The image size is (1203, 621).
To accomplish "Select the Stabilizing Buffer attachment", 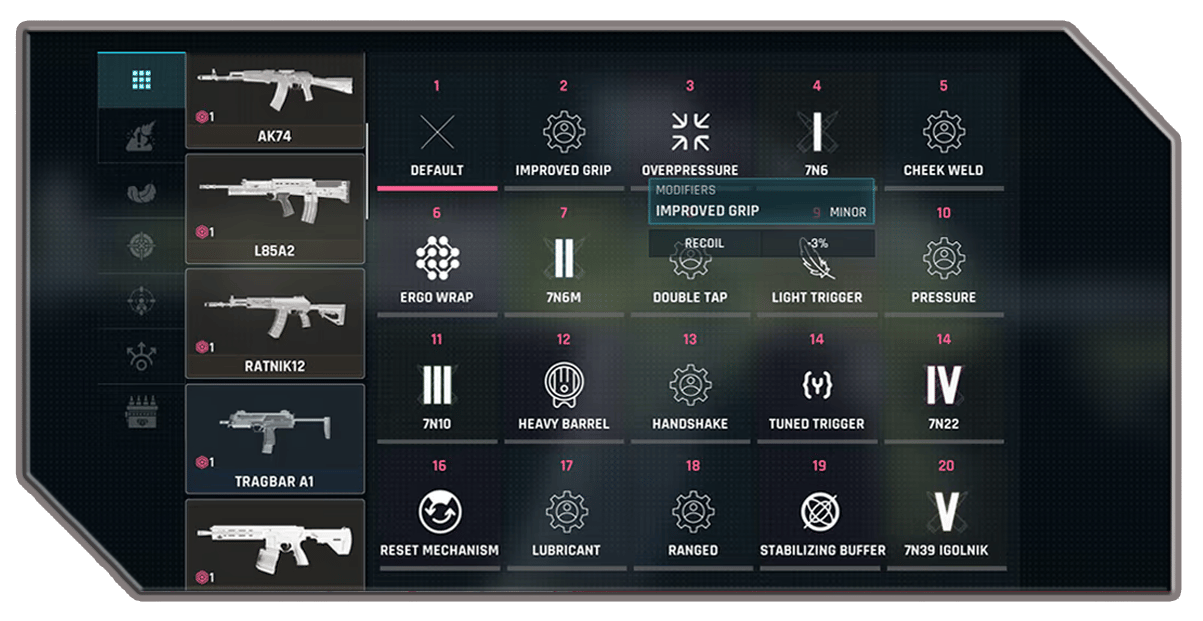I will [x=821, y=513].
